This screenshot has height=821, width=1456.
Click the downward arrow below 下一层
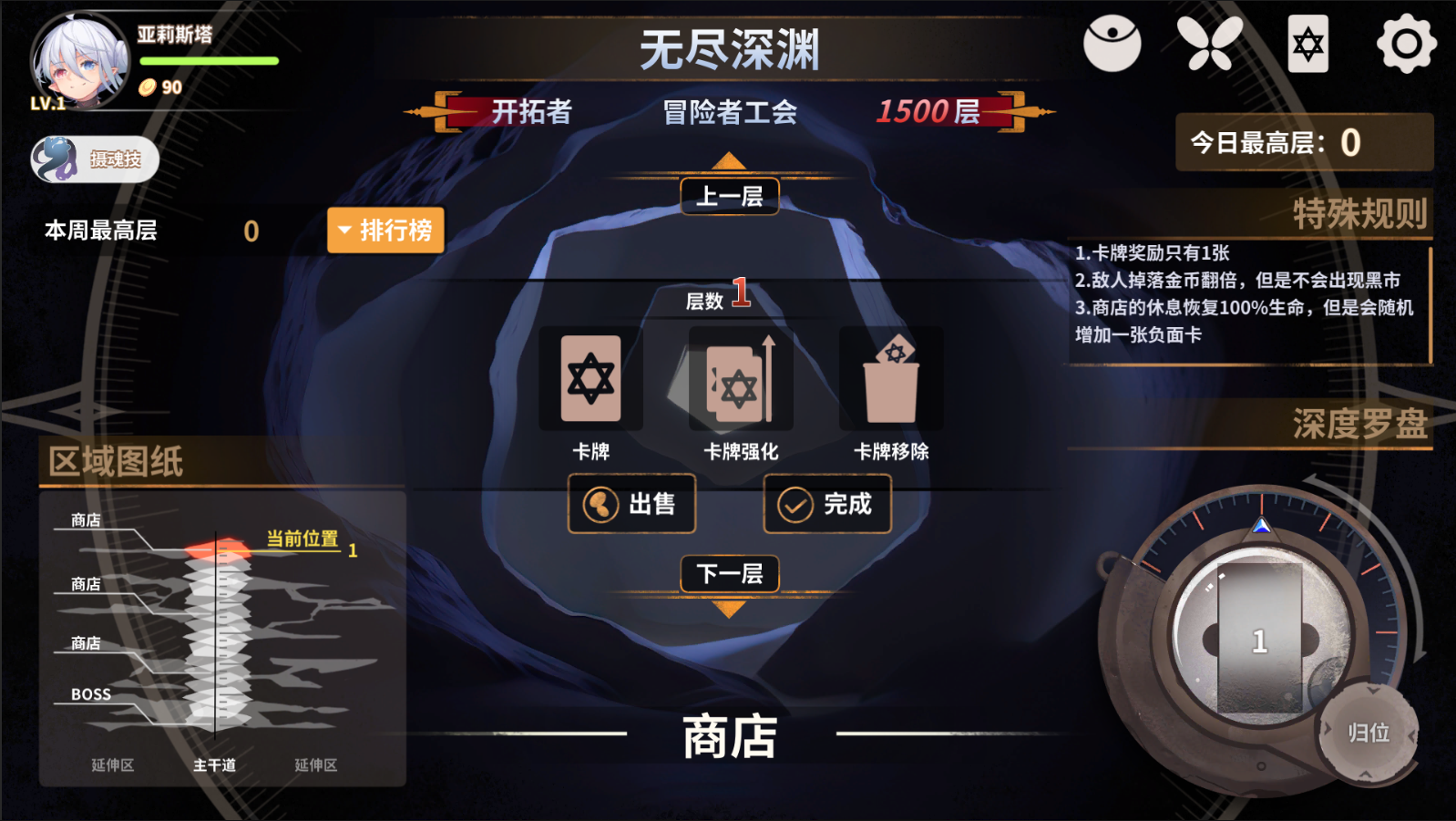tap(727, 611)
